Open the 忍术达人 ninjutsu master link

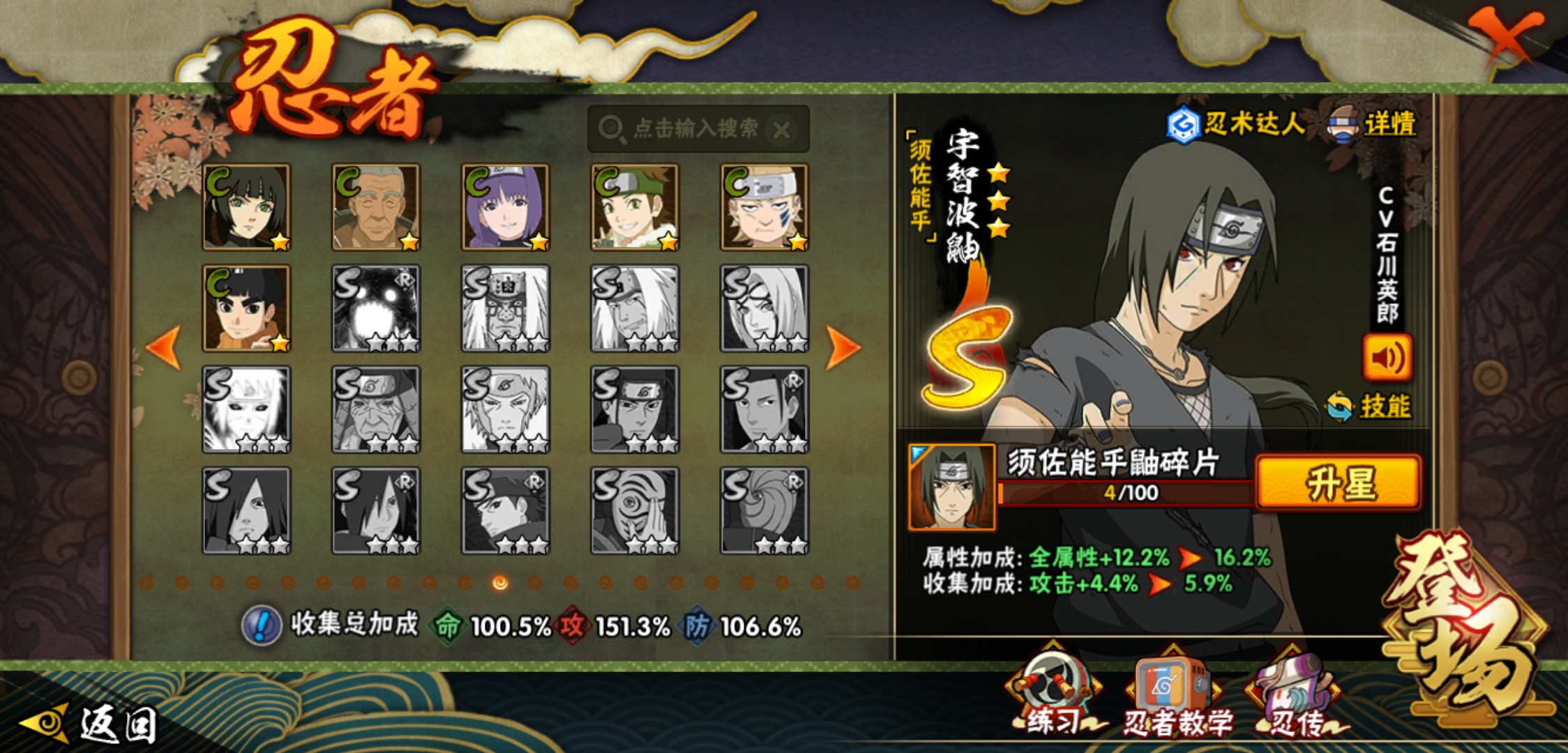click(1238, 125)
